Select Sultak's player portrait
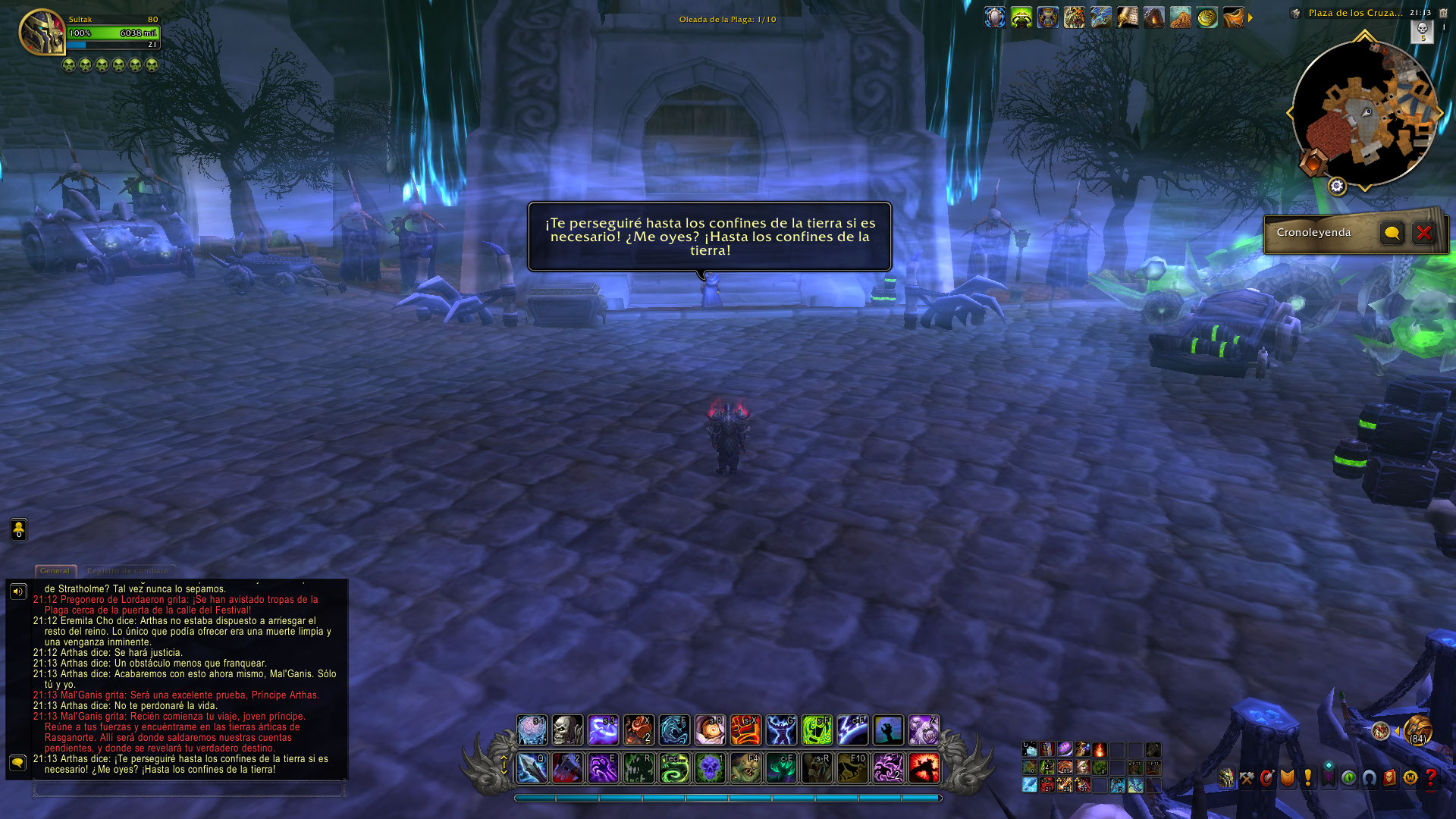Image resolution: width=1456 pixels, height=819 pixels. (42, 32)
